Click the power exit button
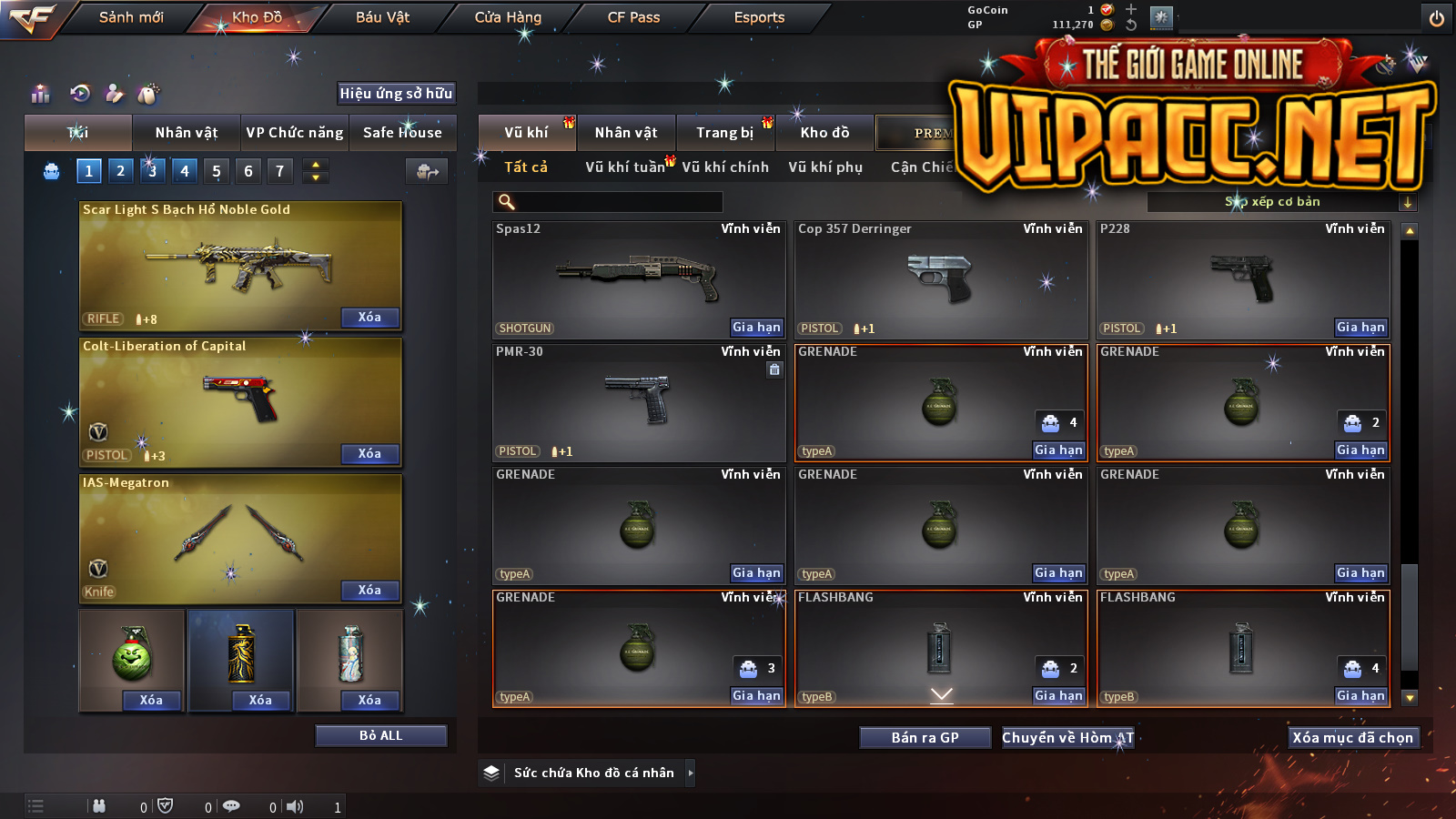Screen dimensions: 1456x819 1437,18
